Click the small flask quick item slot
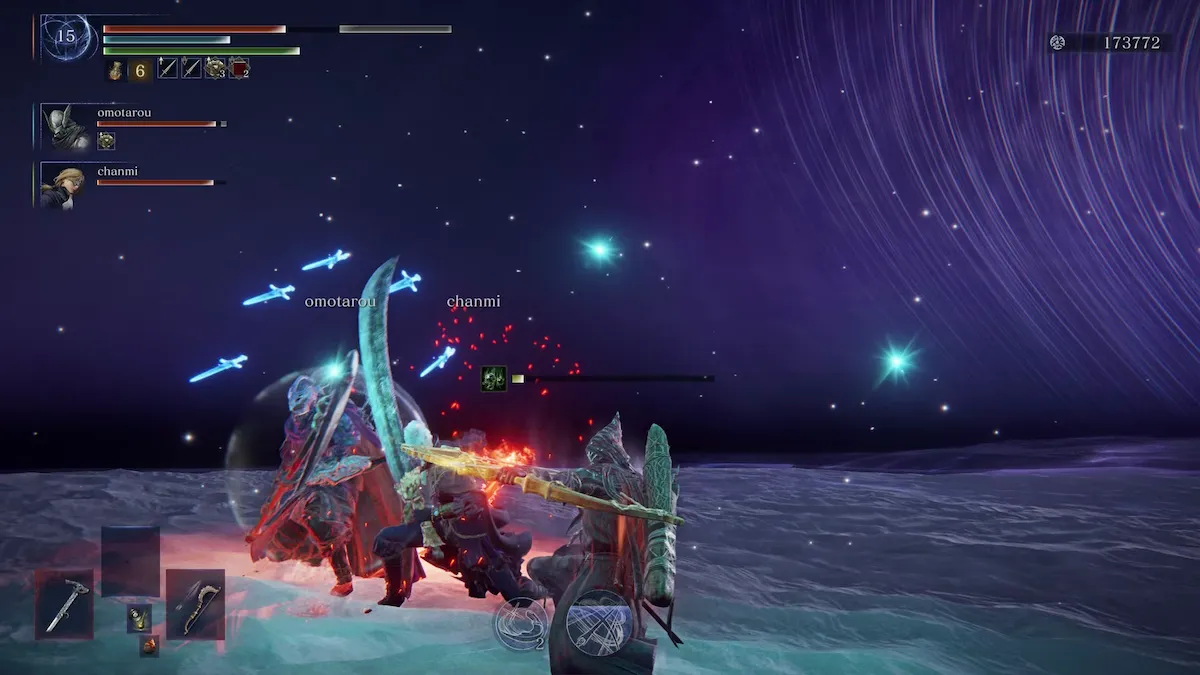Image resolution: width=1200 pixels, height=675 pixels. click(139, 618)
